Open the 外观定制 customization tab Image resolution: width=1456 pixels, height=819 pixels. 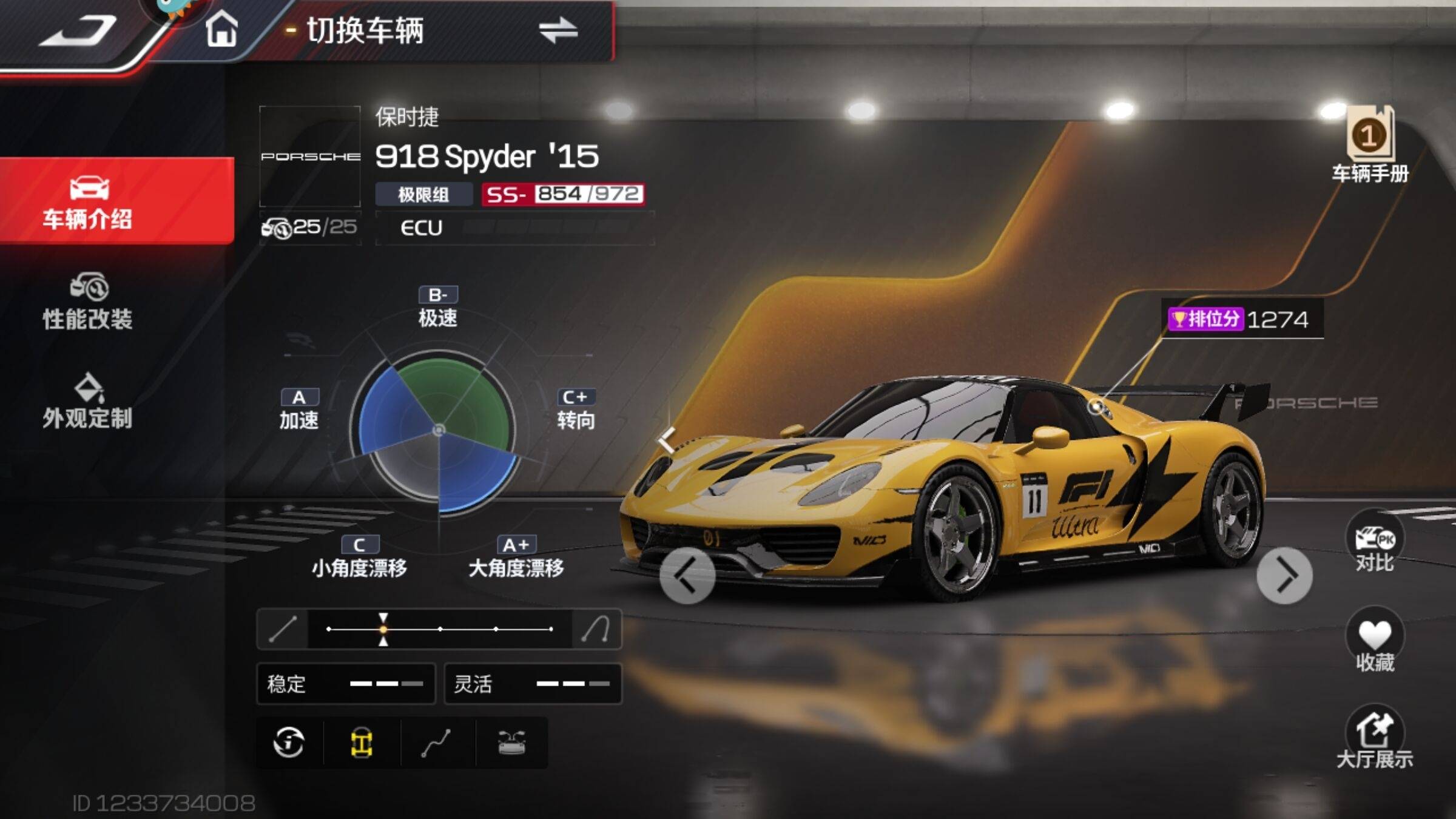[88, 402]
